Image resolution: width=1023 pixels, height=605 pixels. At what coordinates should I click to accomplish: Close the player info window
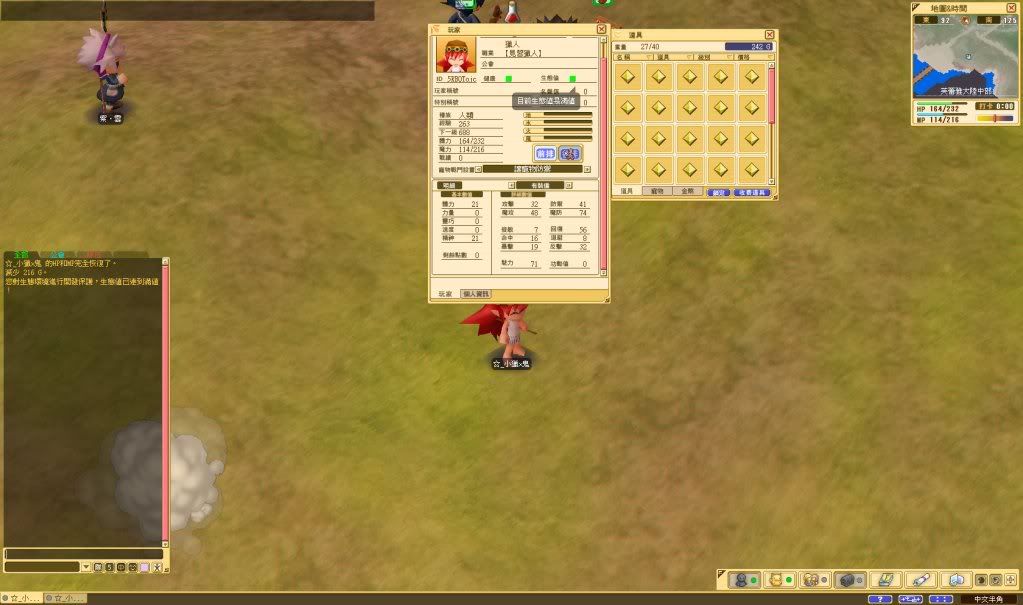tap(602, 29)
